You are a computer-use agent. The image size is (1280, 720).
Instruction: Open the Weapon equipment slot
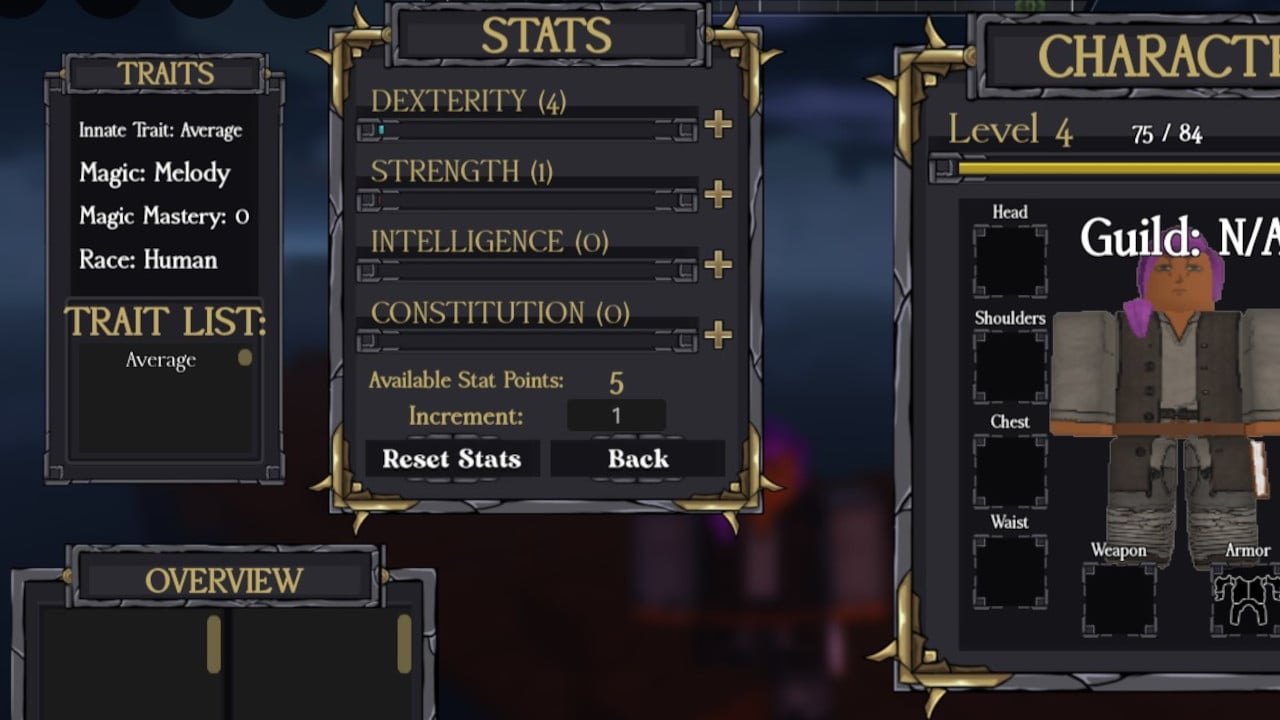1119,599
